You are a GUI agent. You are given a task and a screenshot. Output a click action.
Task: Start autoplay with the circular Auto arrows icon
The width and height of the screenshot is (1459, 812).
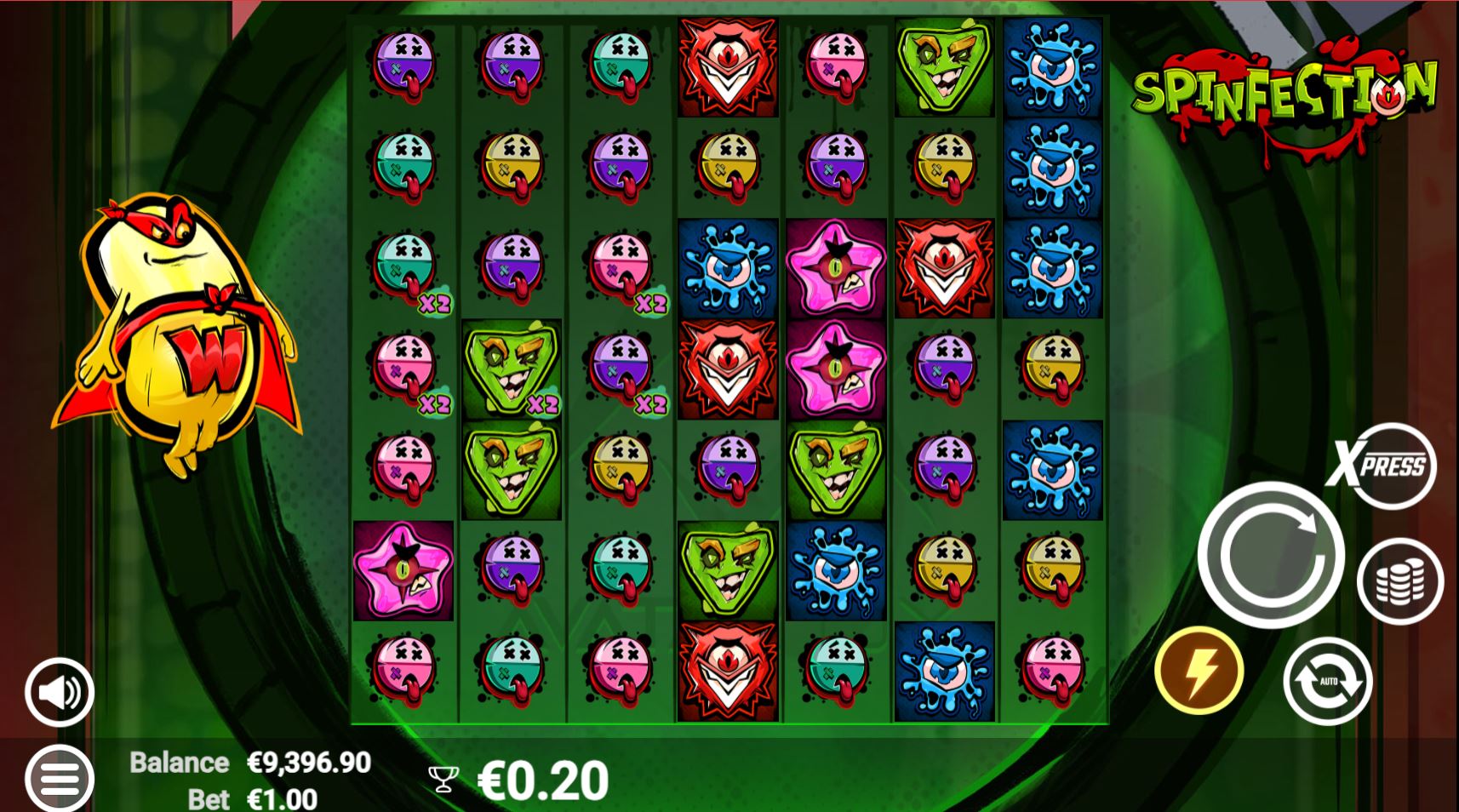pos(1326,681)
